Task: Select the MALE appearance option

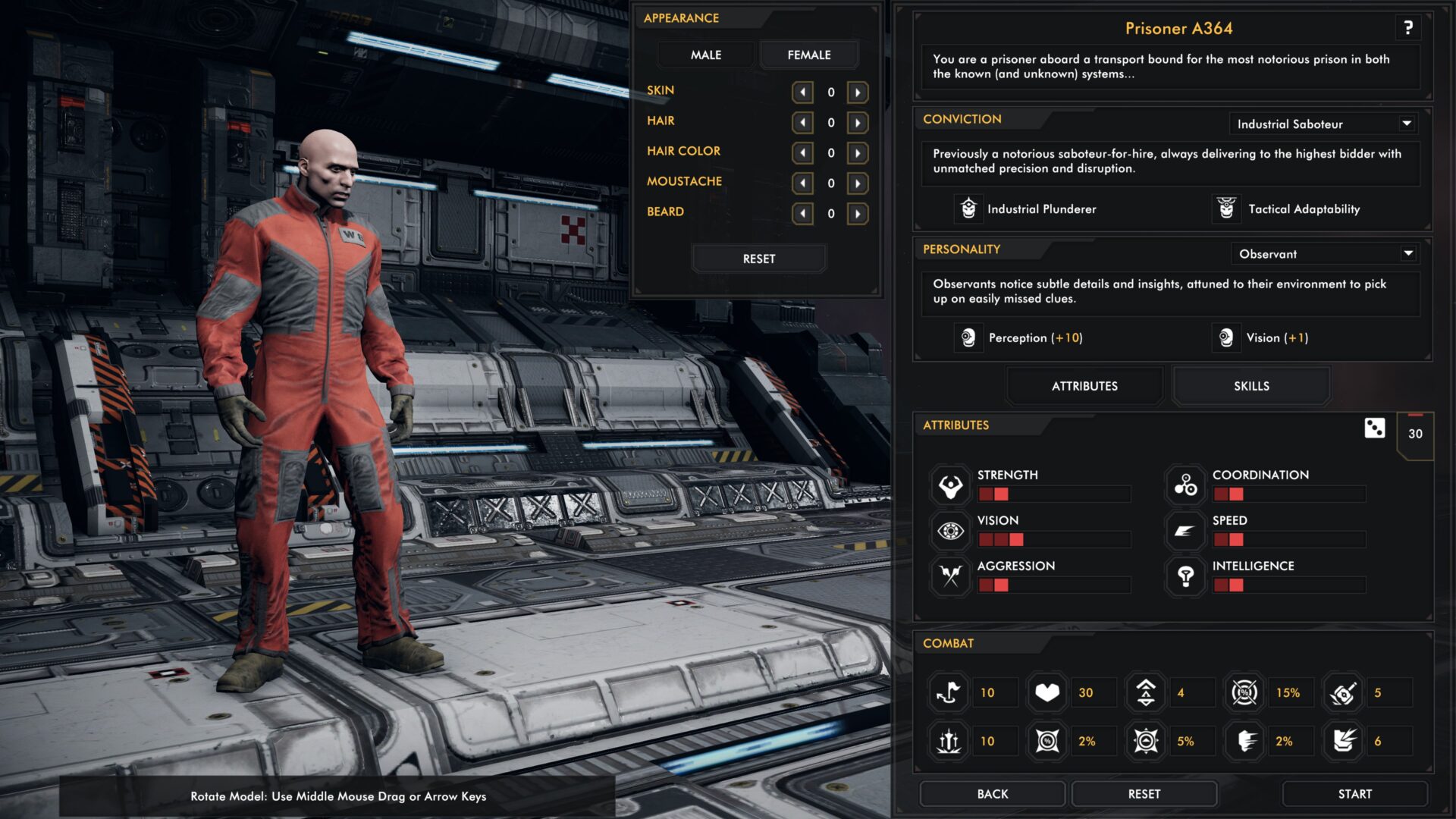Action: (705, 55)
